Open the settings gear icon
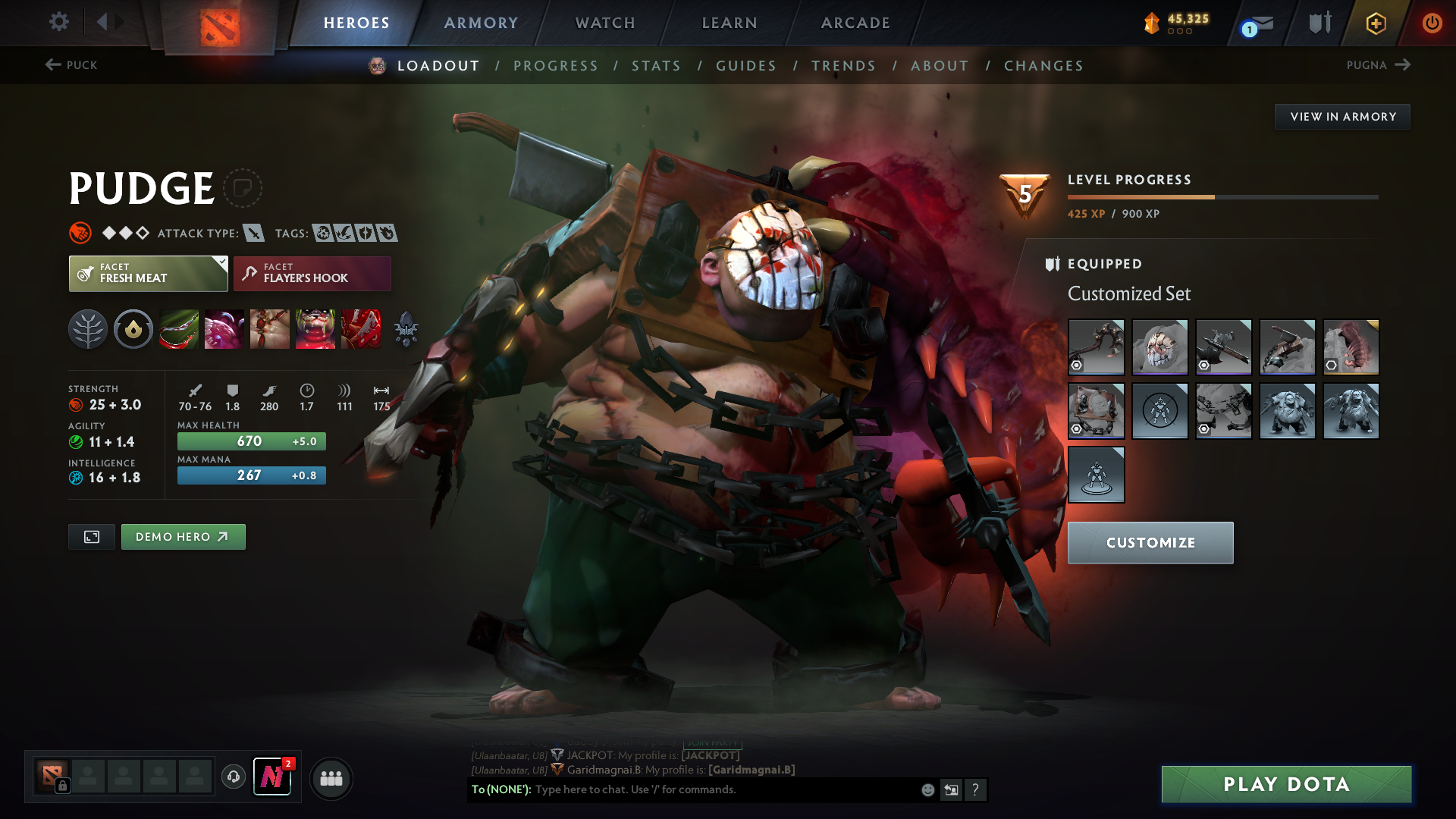This screenshot has height=819, width=1456. coord(58,22)
